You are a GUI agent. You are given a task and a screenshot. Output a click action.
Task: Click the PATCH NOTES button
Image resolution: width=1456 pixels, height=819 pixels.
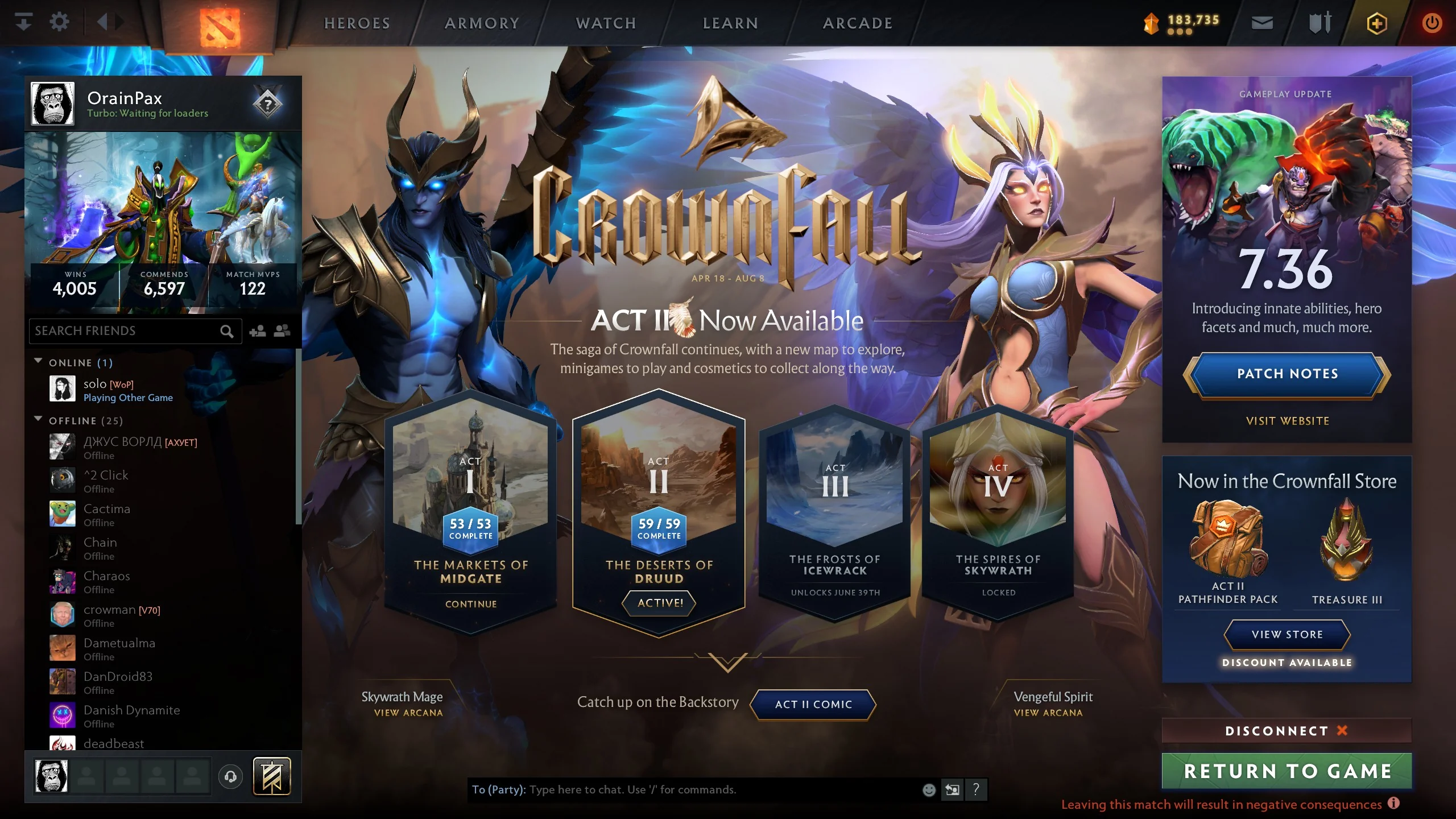[x=1287, y=374]
